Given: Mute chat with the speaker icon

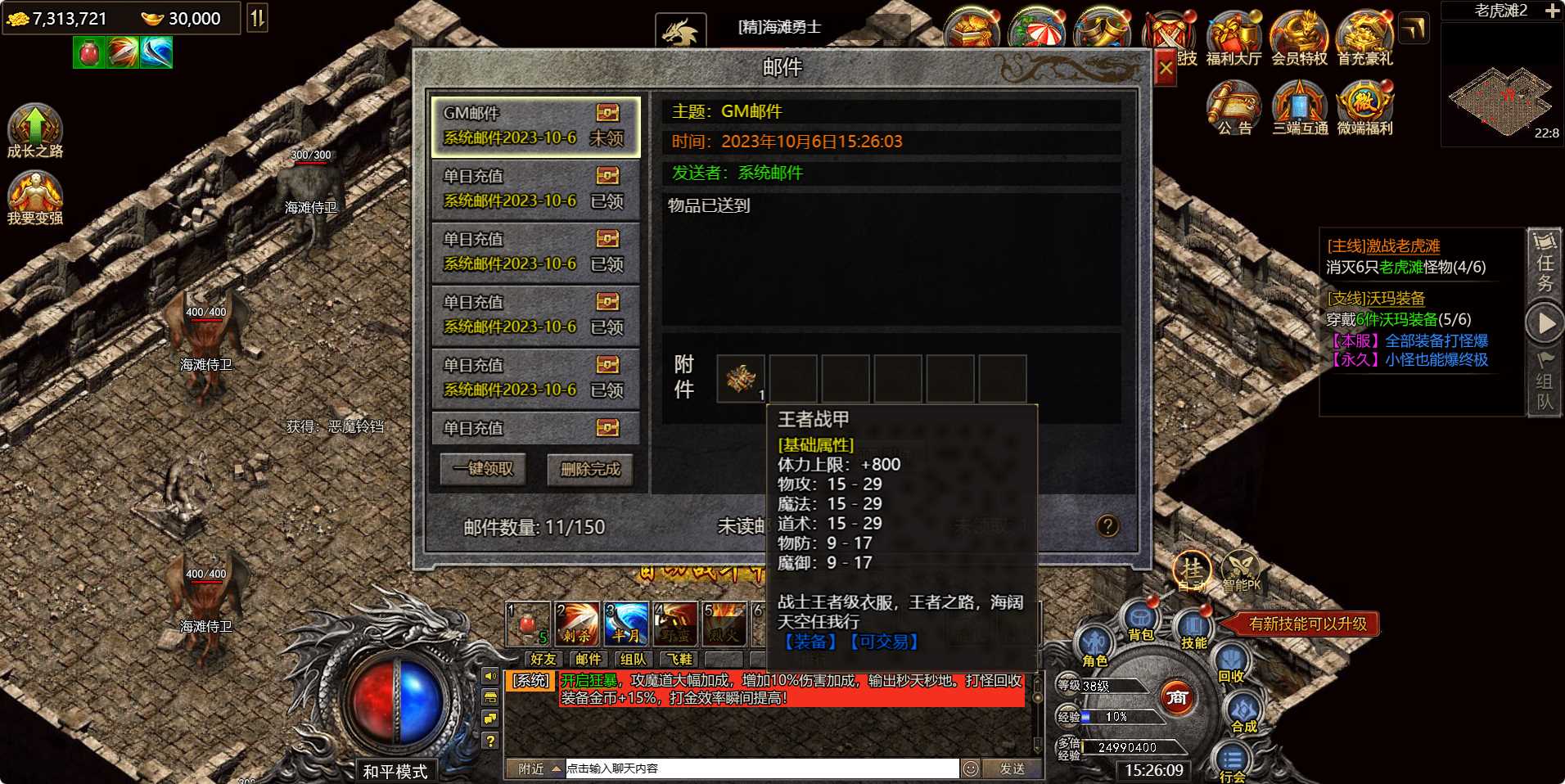Looking at the screenshot, I should [x=491, y=678].
